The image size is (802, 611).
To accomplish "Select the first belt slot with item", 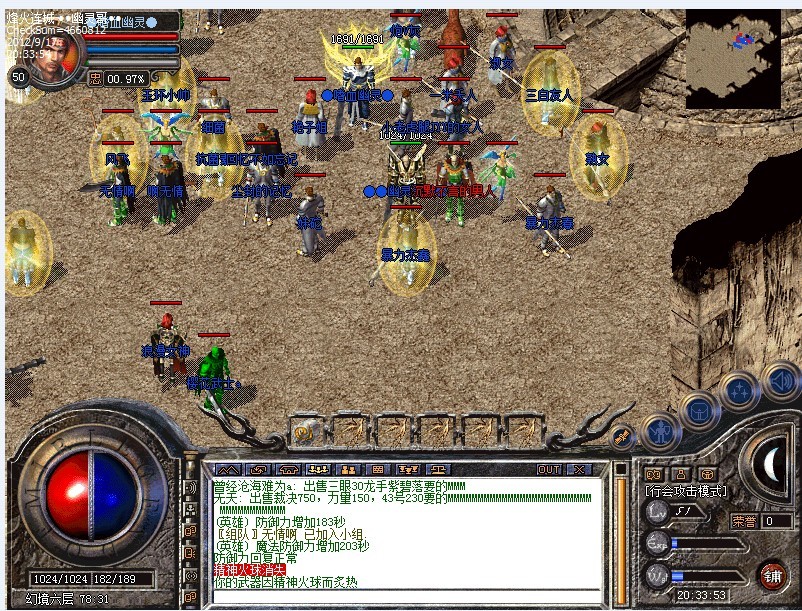I will (307, 432).
